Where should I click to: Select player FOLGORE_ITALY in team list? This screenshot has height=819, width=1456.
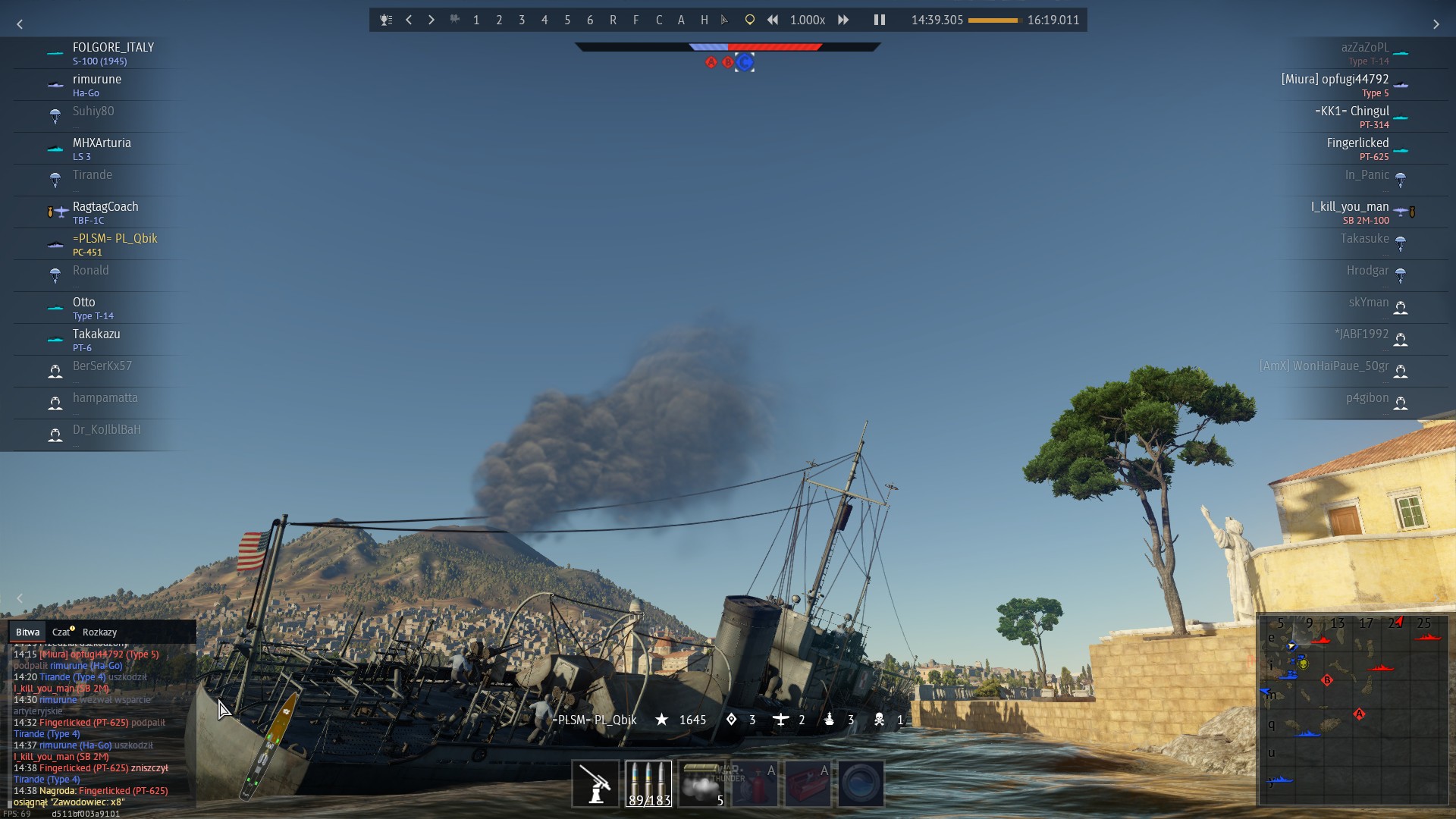tap(113, 47)
